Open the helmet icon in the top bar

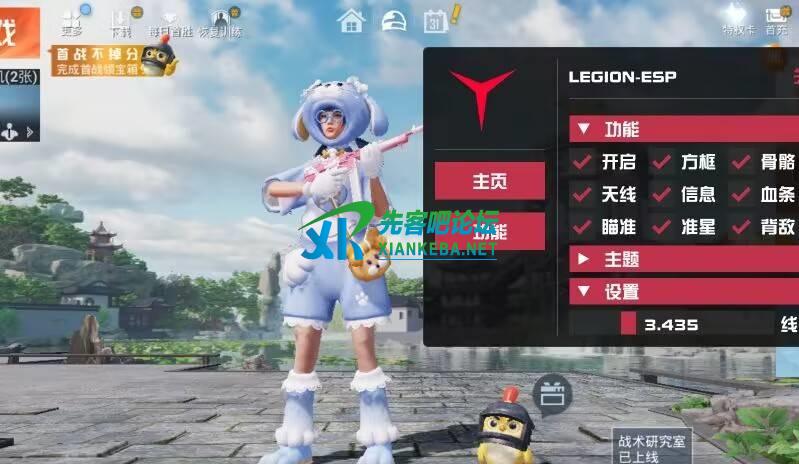point(394,20)
